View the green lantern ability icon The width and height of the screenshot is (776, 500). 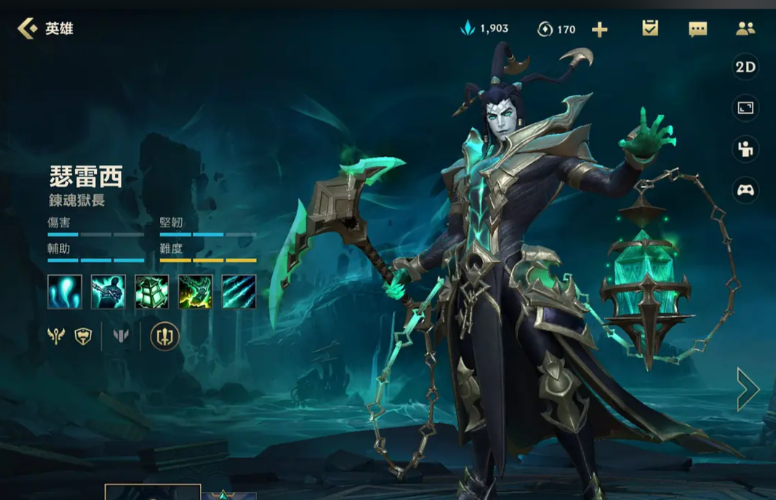(x=151, y=291)
